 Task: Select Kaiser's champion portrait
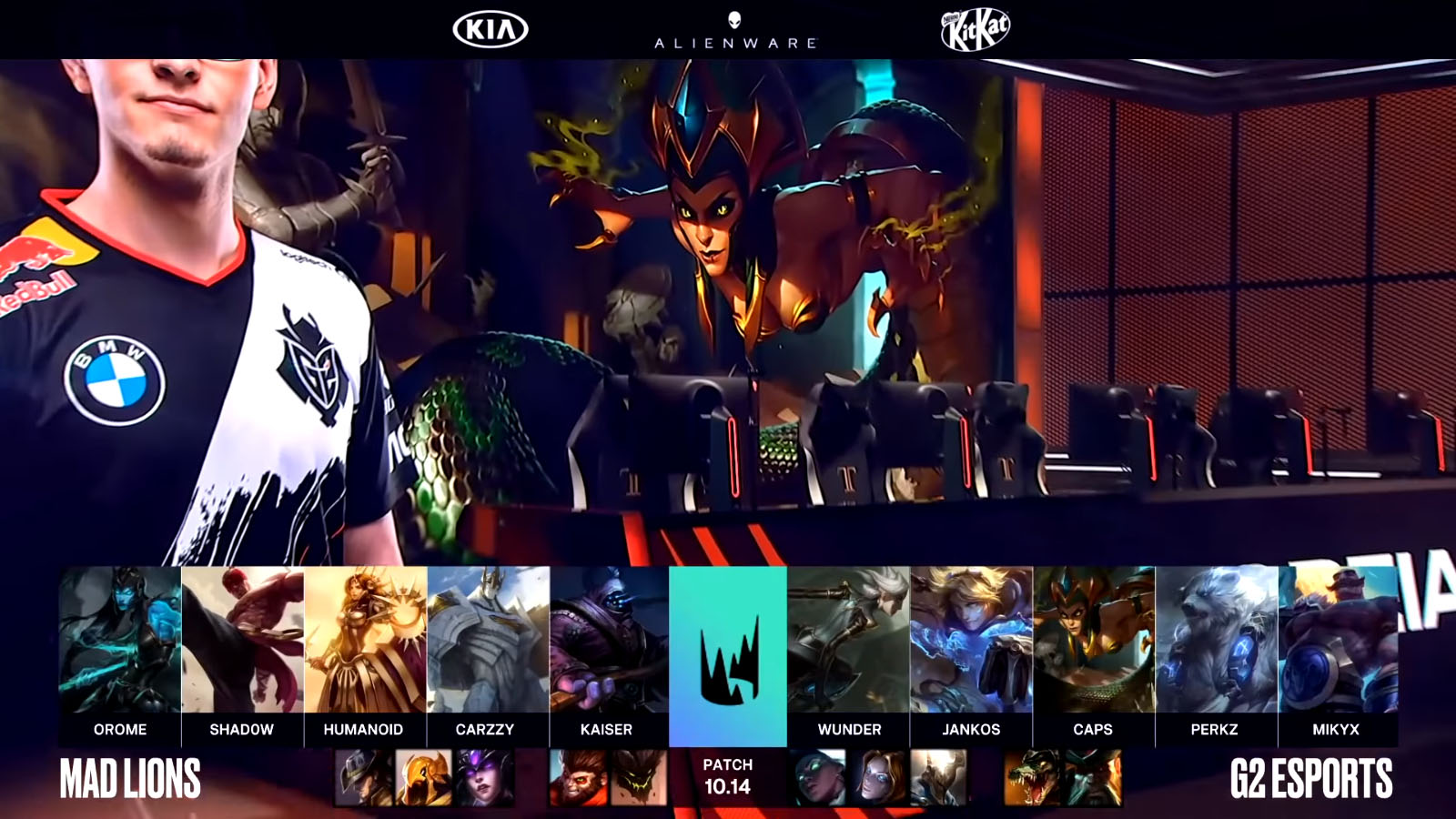tap(609, 641)
